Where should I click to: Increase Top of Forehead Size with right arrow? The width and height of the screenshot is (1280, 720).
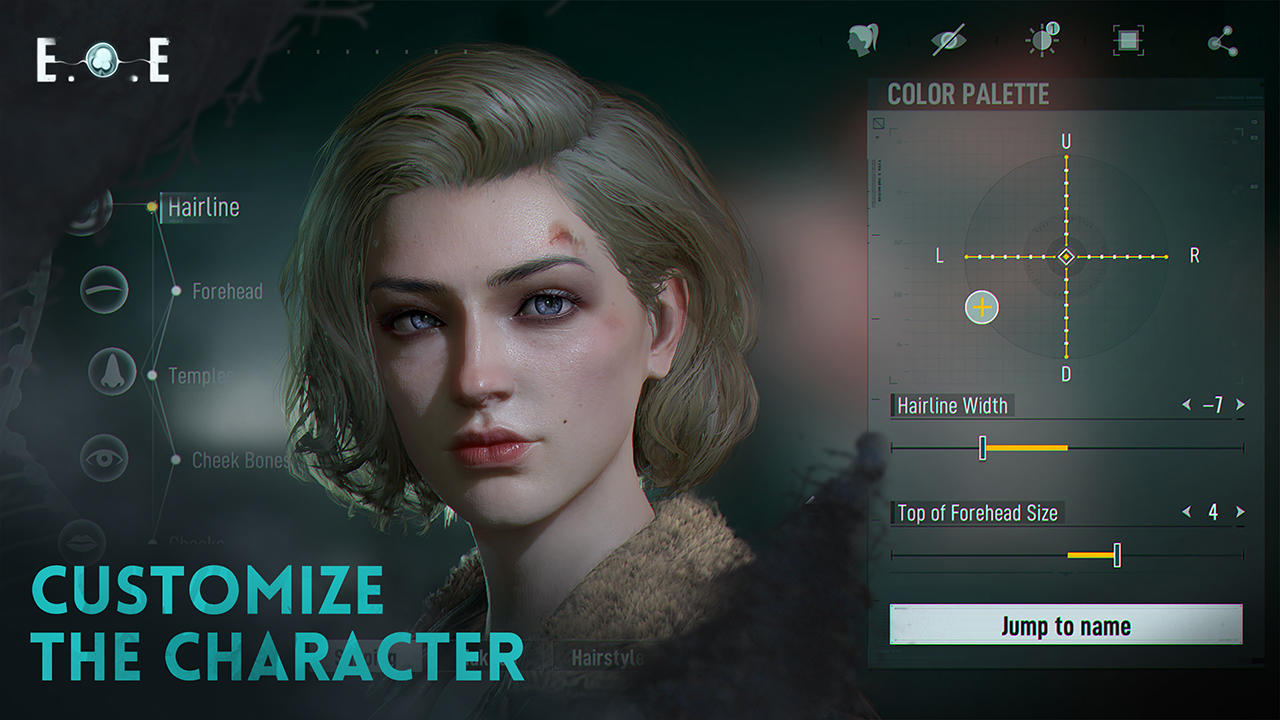(x=1237, y=513)
